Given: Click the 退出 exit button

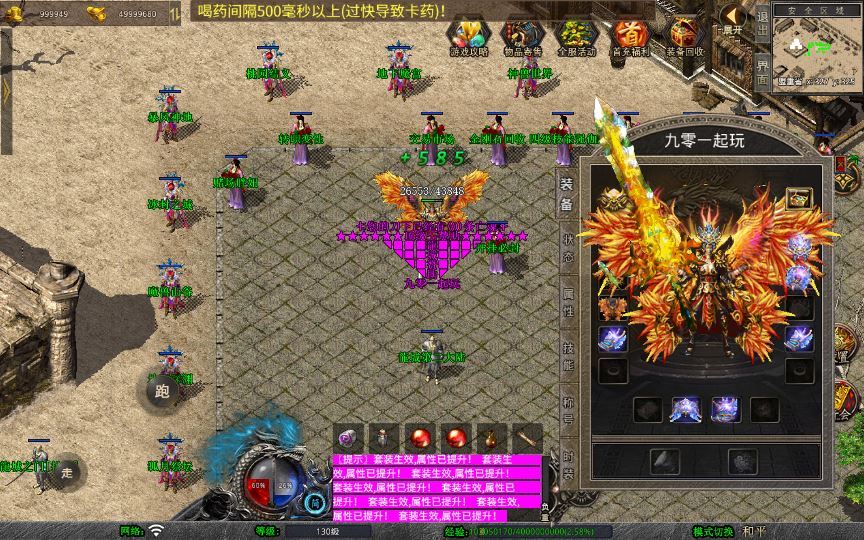Looking at the screenshot, I should [762, 19].
